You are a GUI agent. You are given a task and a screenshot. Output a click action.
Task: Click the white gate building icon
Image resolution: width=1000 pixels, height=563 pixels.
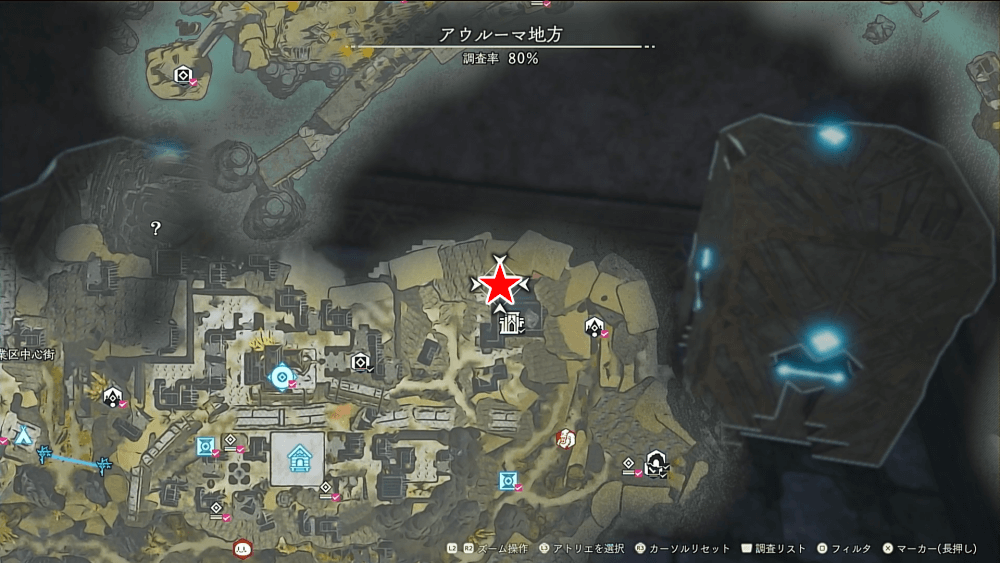(x=510, y=323)
